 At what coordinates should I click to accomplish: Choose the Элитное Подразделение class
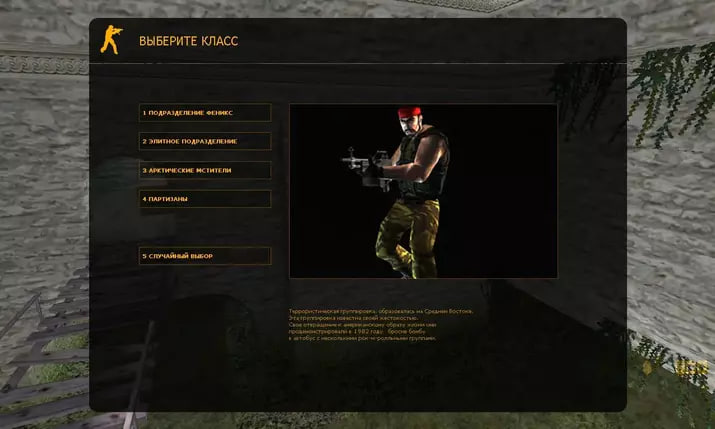205,141
